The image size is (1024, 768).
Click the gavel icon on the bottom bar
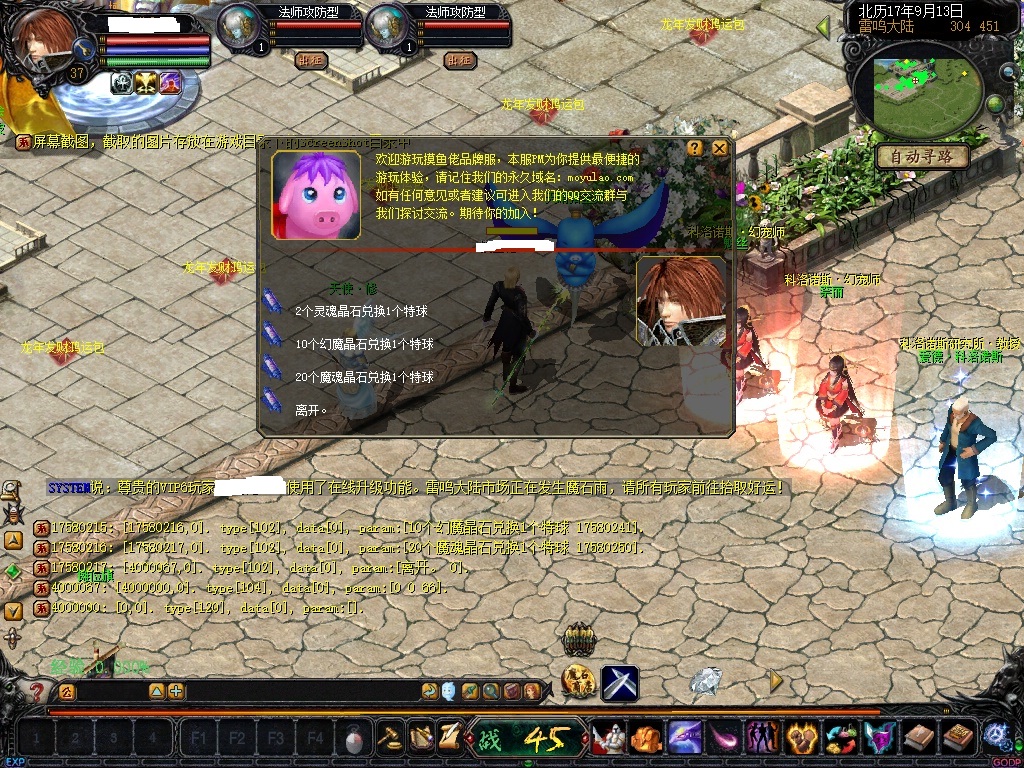pos(390,738)
